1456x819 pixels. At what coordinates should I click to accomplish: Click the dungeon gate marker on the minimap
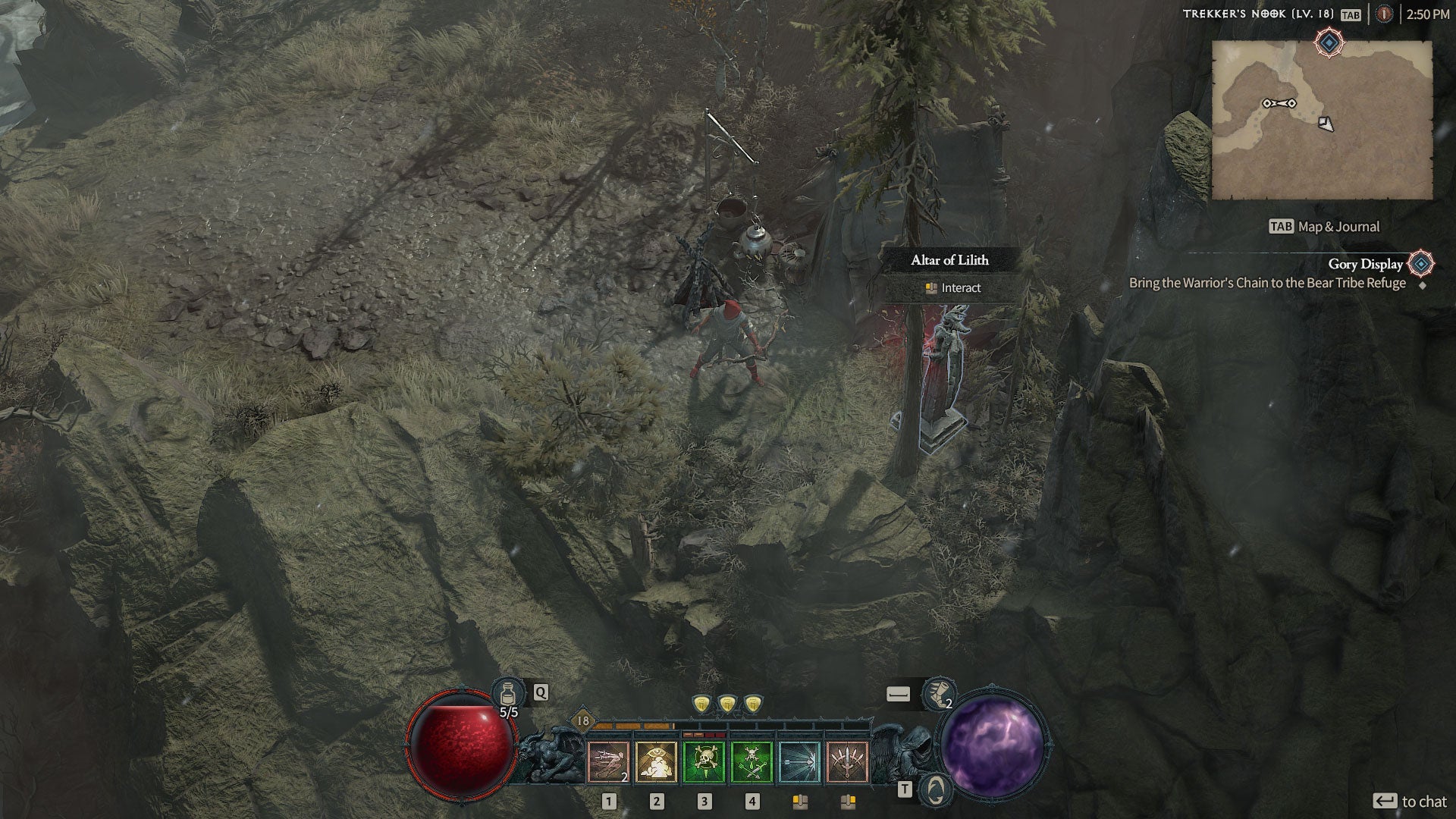click(x=1279, y=103)
